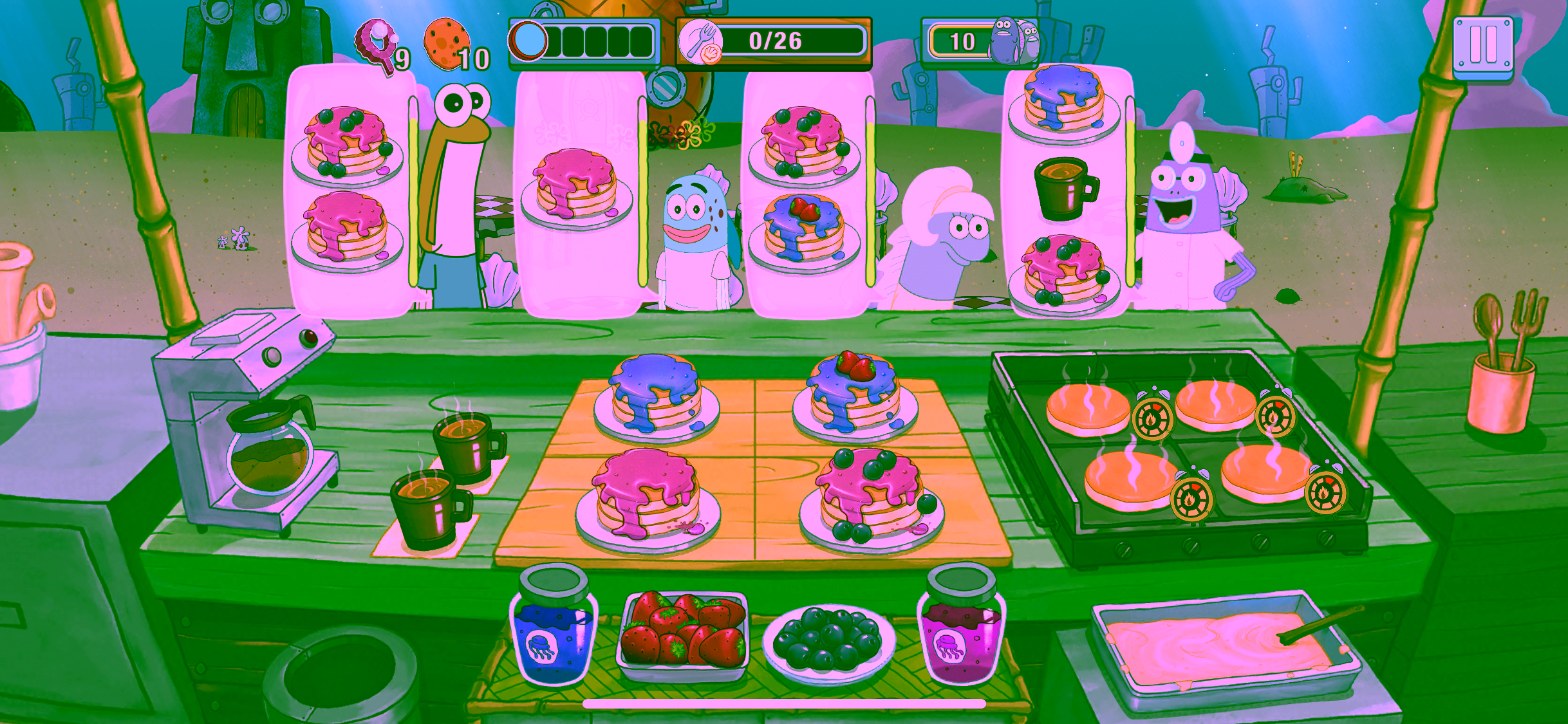Select the blue jellyfish jelly jar
The image size is (1568, 724).
click(554, 626)
